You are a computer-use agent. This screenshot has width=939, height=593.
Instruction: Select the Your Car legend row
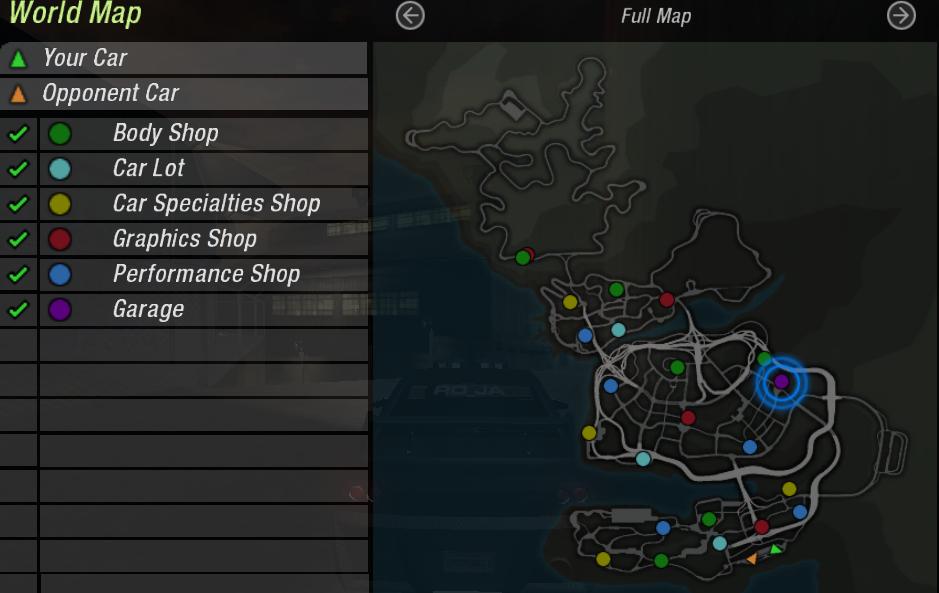coord(184,58)
